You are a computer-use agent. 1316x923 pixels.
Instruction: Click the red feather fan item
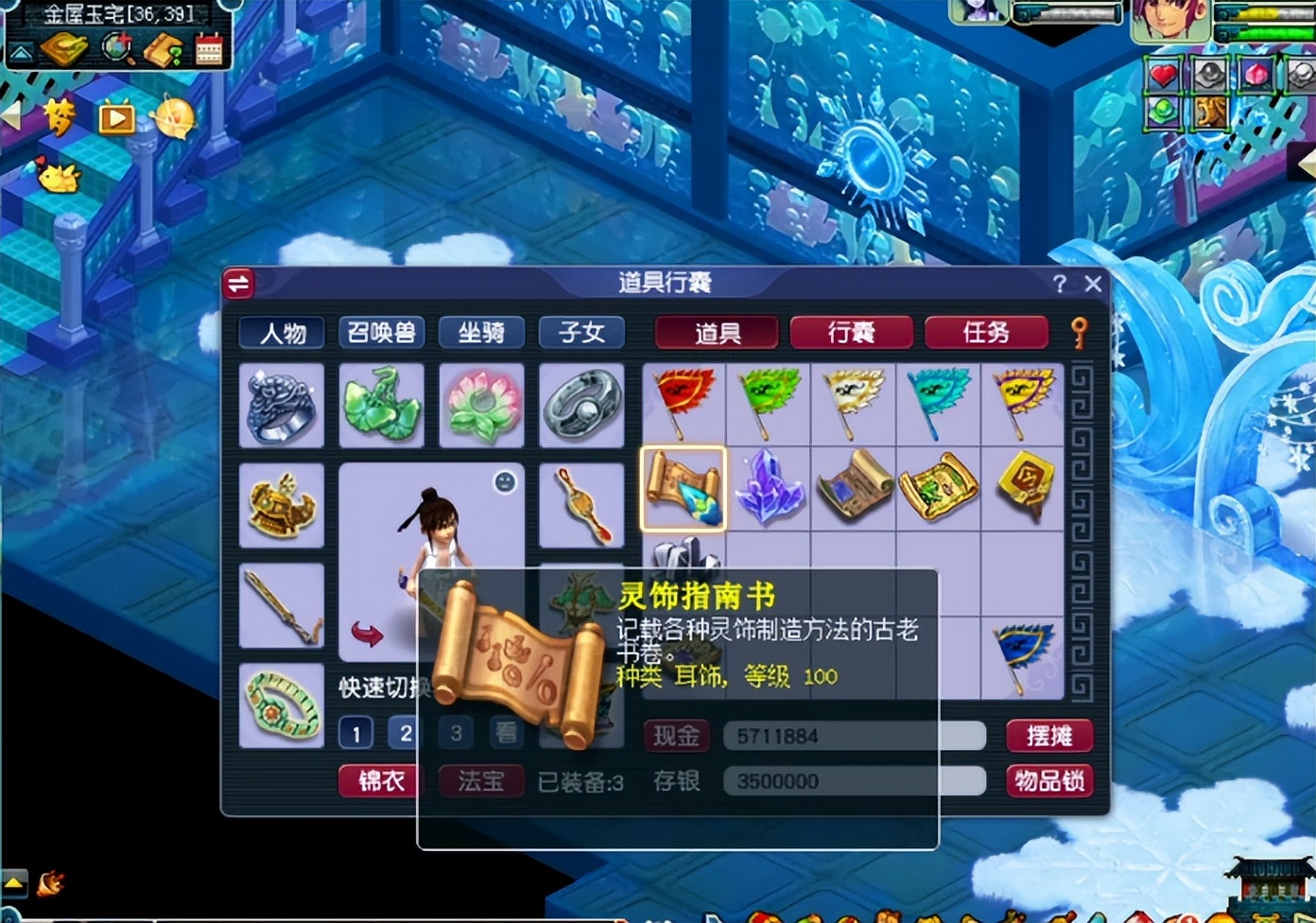(x=683, y=401)
